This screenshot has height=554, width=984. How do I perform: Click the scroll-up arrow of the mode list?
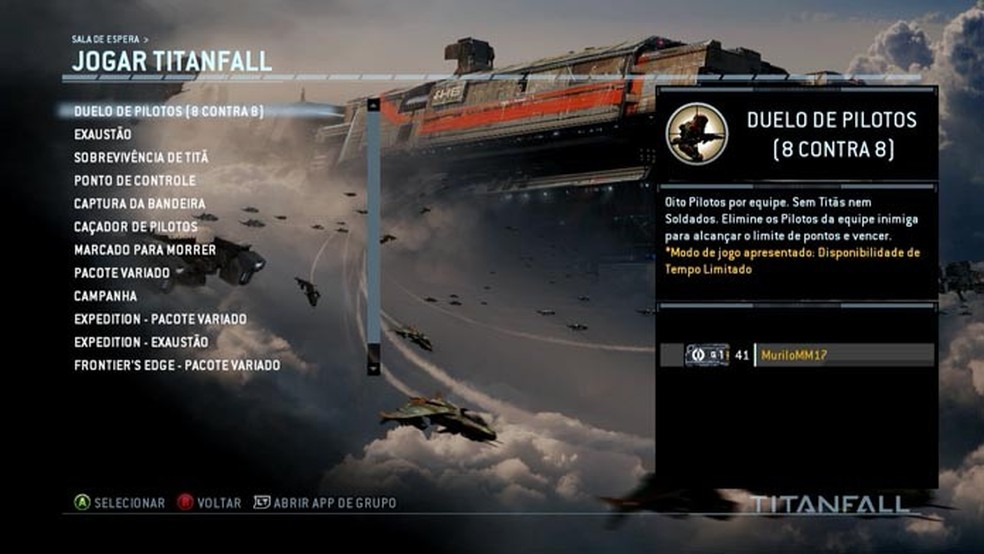coord(374,104)
